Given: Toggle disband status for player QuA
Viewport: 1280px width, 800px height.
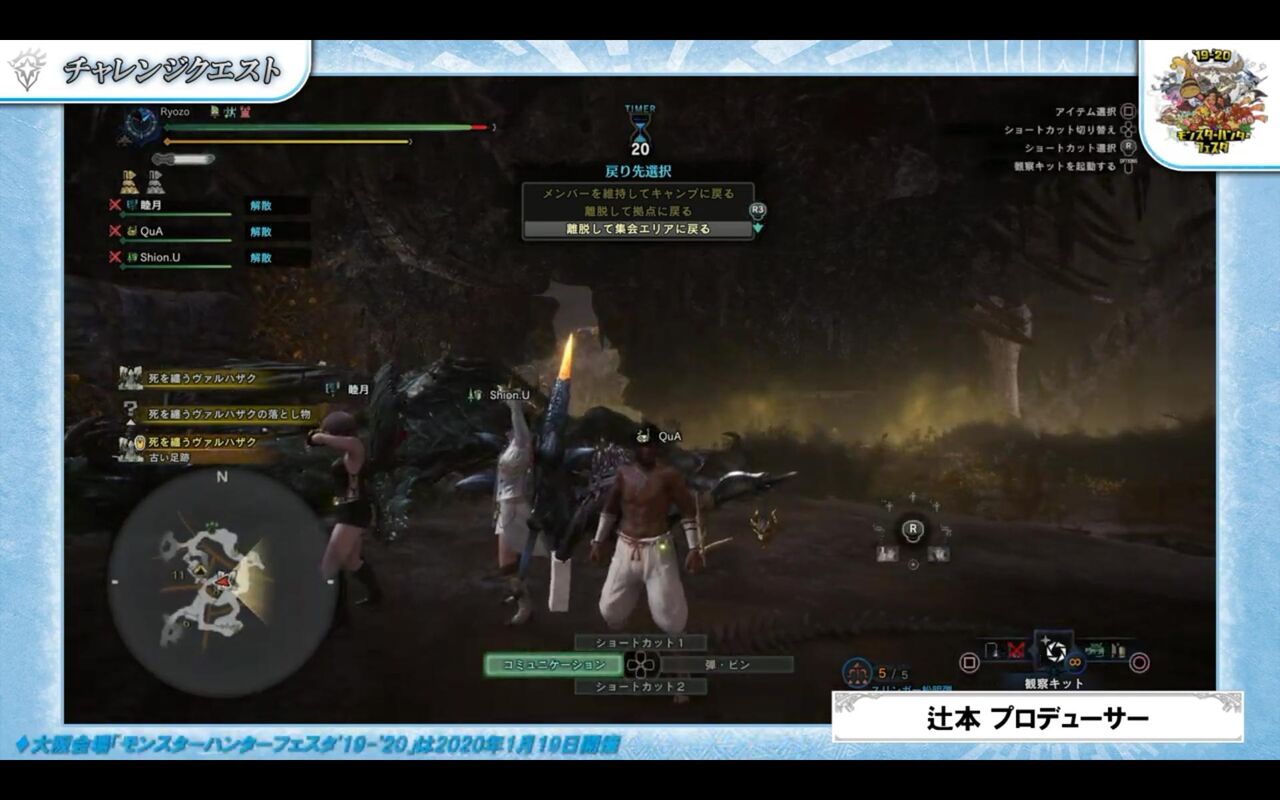Looking at the screenshot, I should click(x=259, y=232).
